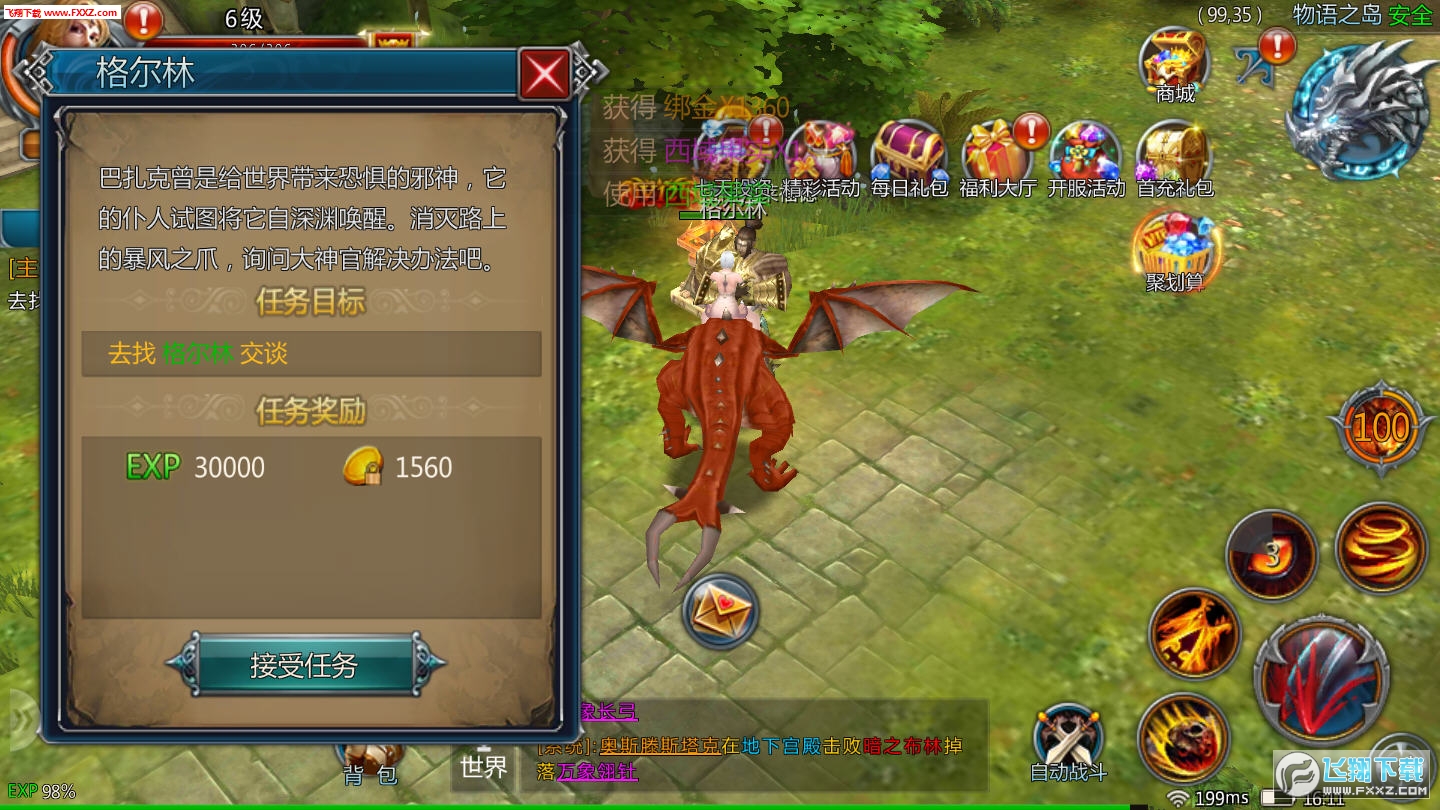This screenshot has width=1440, height=810.
Task: Open the 首充礼包 first recharge pack
Action: tap(1174, 155)
